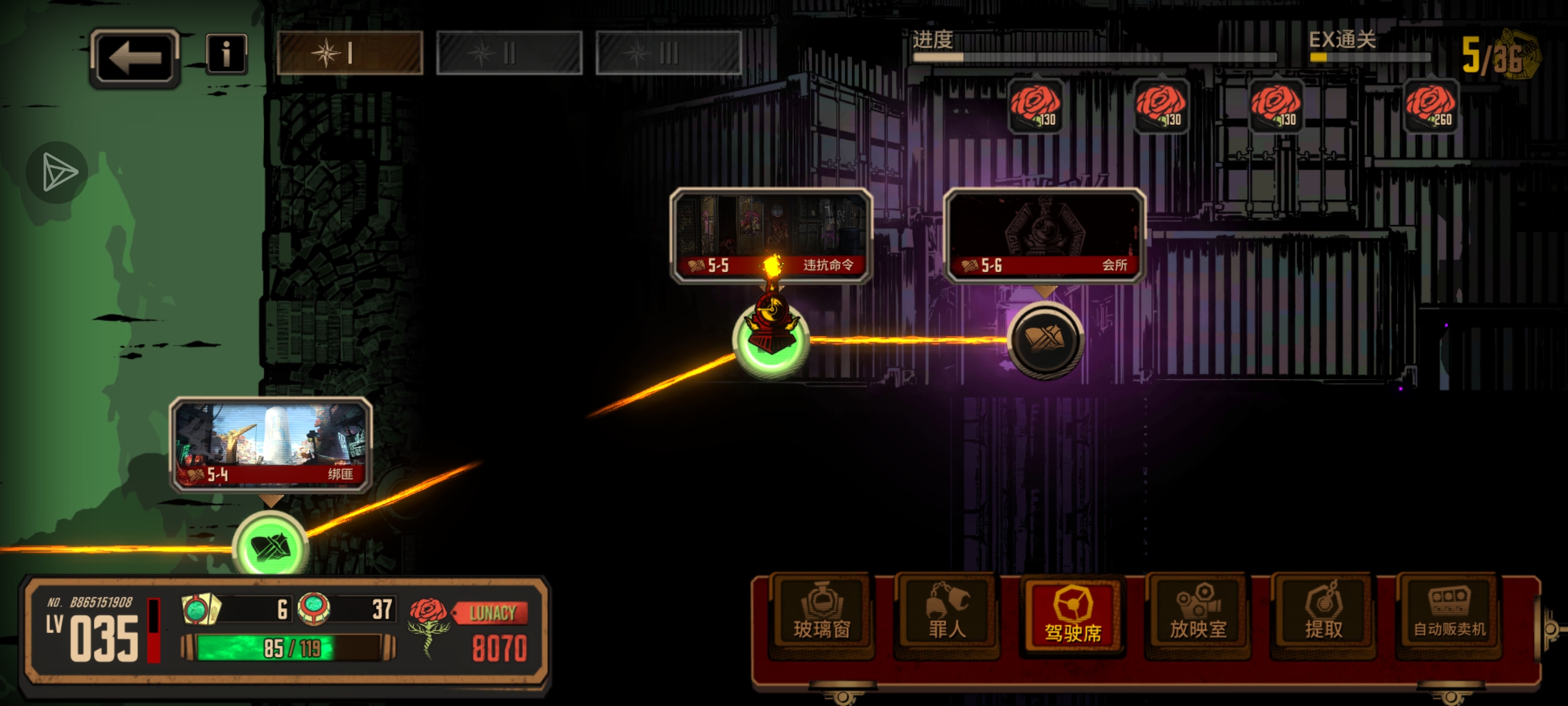Tap the paper plane icon
The image size is (1568, 706).
[58, 172]
